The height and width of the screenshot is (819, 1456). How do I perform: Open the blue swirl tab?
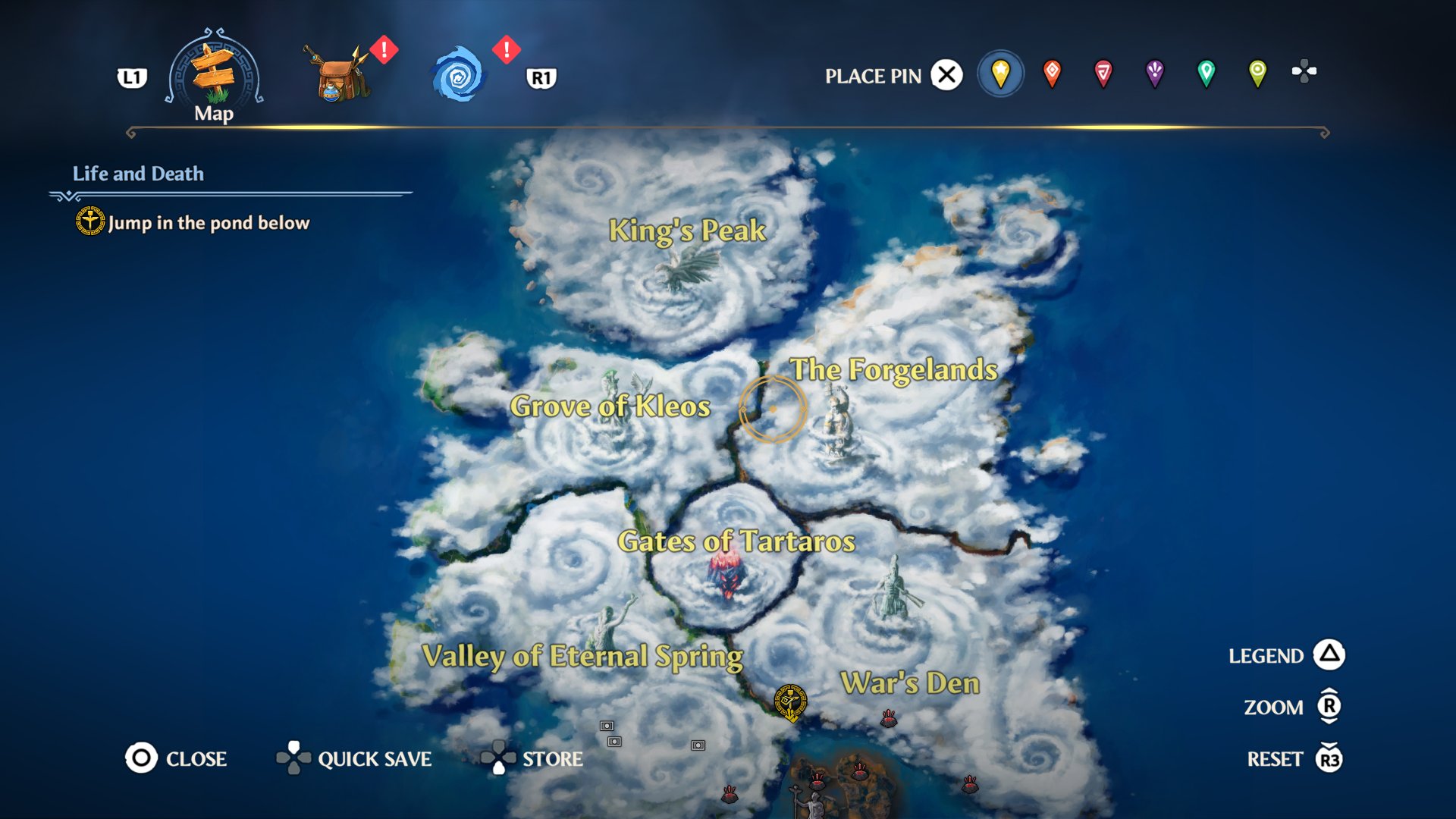click(458, 75)
